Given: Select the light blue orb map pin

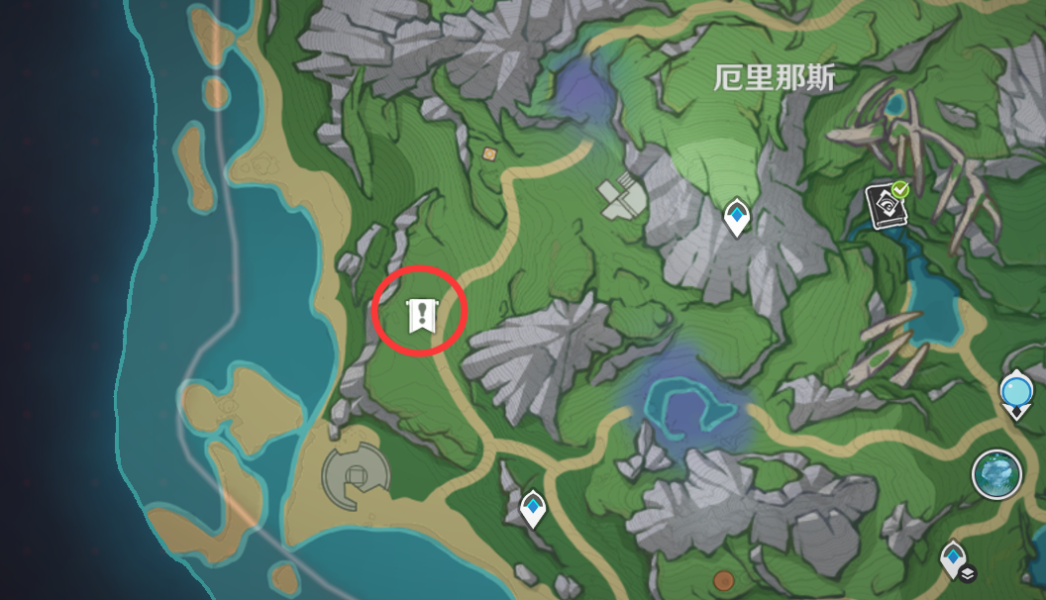Looking at the screenshot, I should pos(1018,392).
